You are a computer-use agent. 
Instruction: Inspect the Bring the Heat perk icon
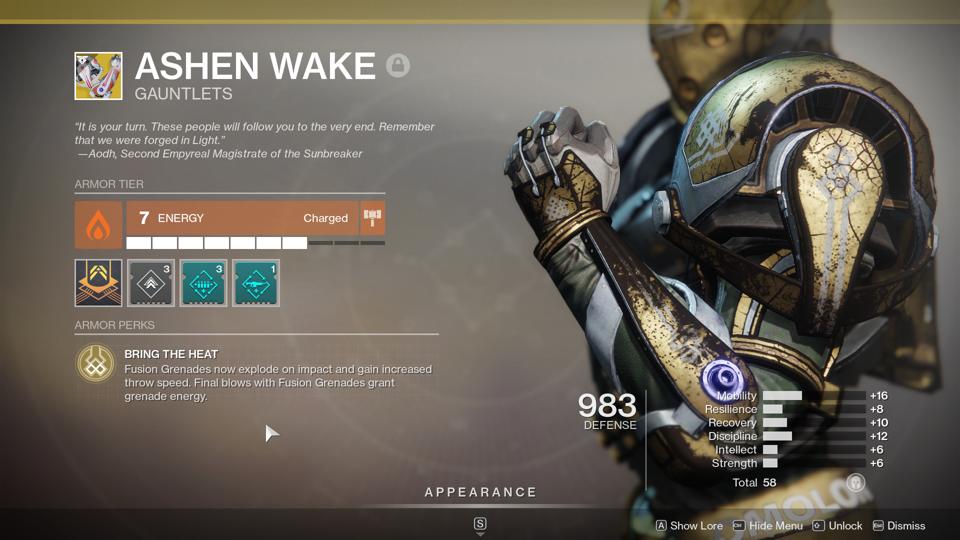(96, 365)
